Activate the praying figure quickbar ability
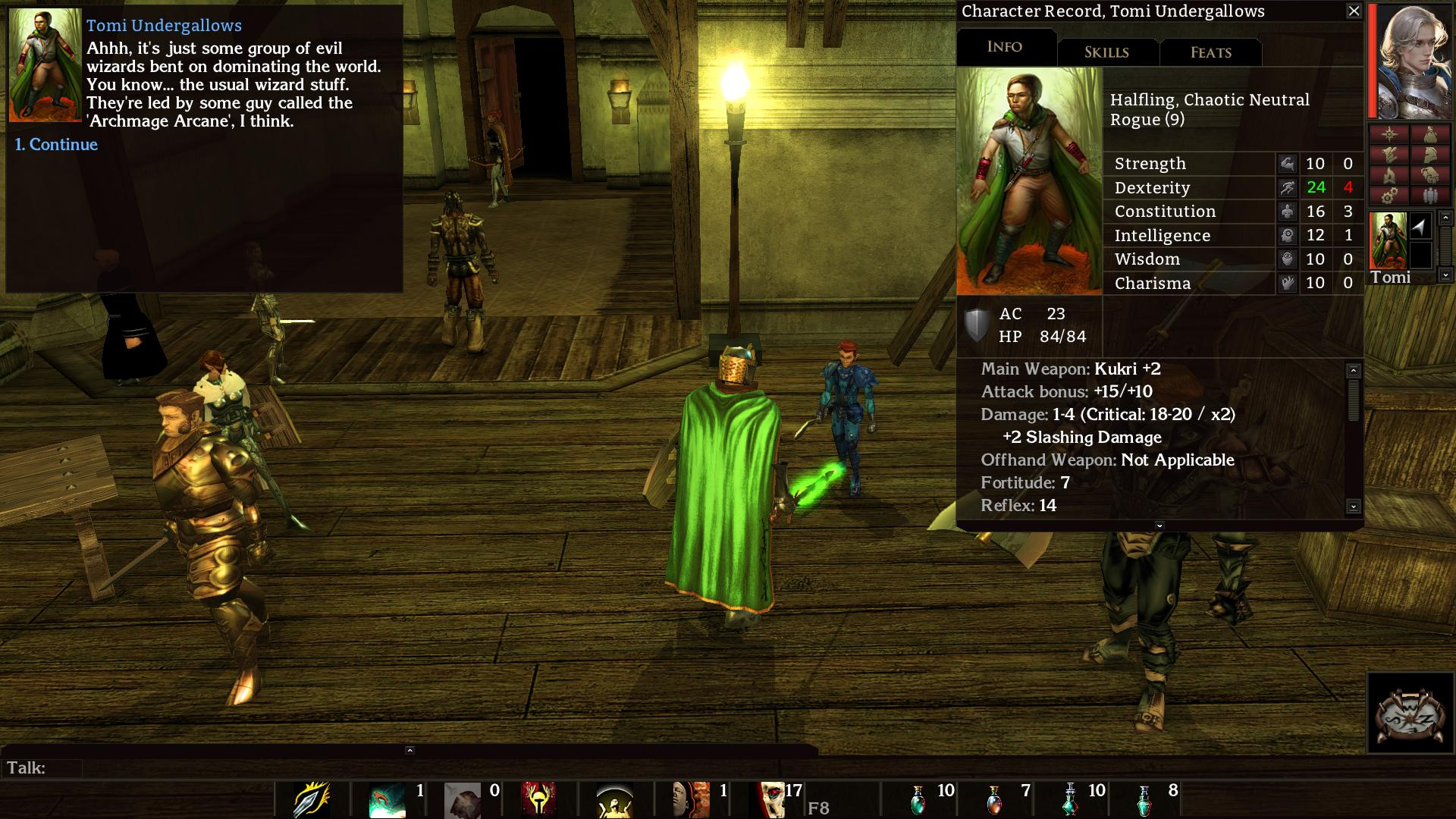This screenshot has width=1456, height=819. (615, 801)
